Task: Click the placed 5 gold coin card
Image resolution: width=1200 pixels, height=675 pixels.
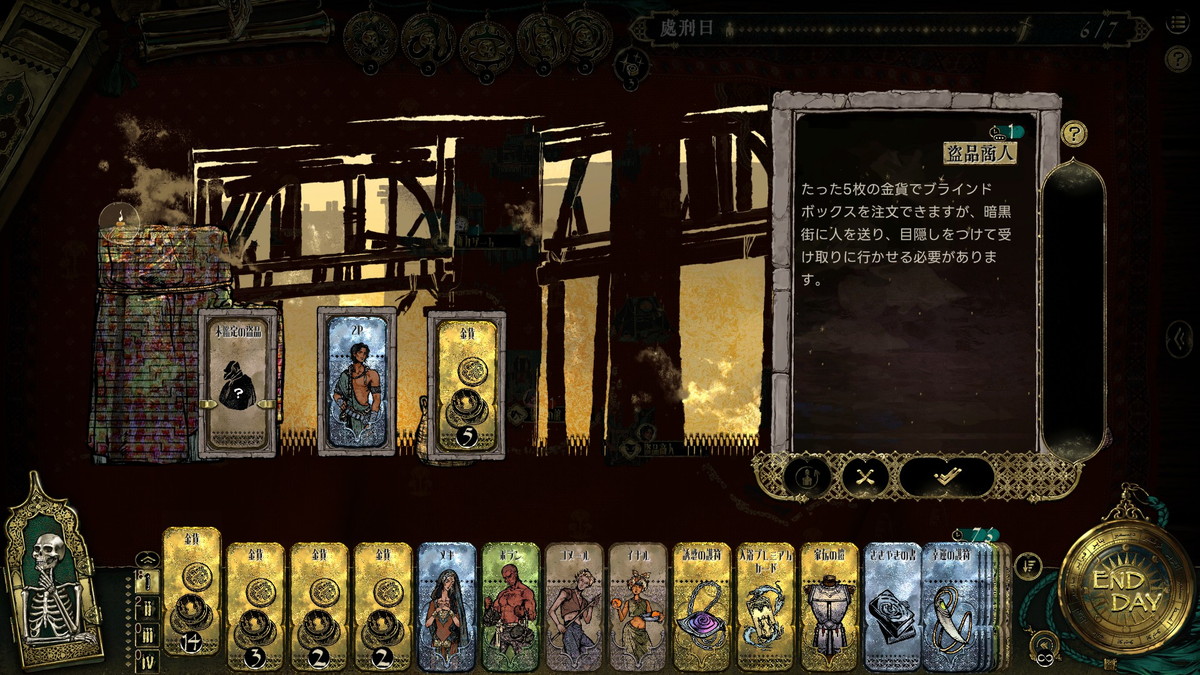Action: [465, 382]
